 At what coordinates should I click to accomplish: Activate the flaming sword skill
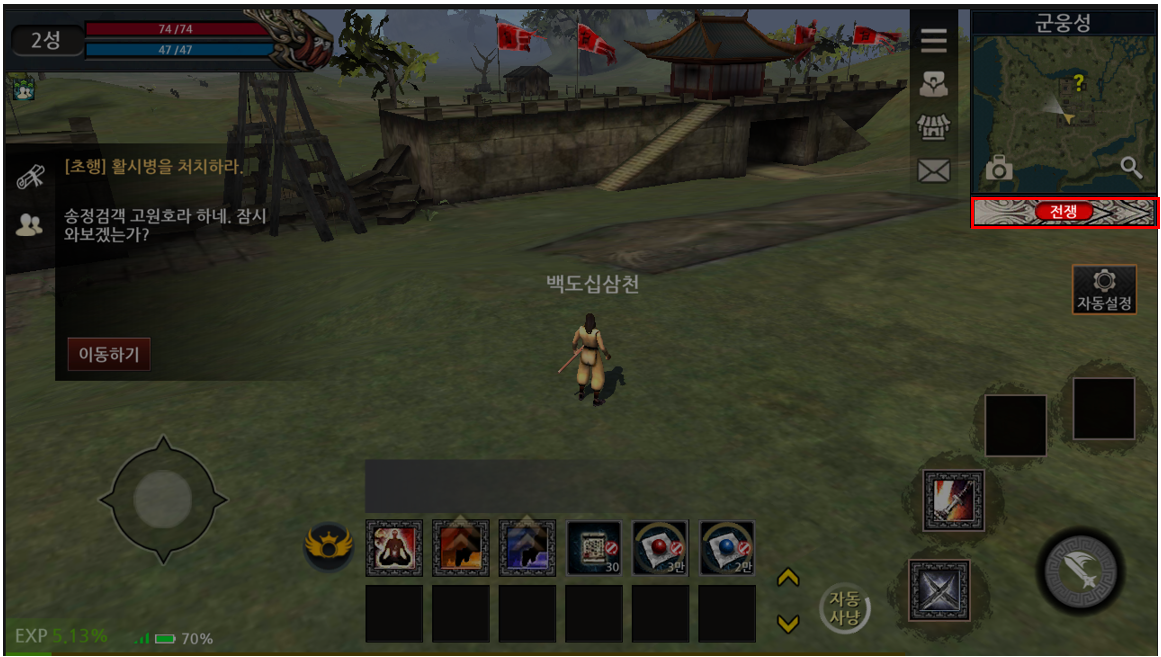coord(955,500)
